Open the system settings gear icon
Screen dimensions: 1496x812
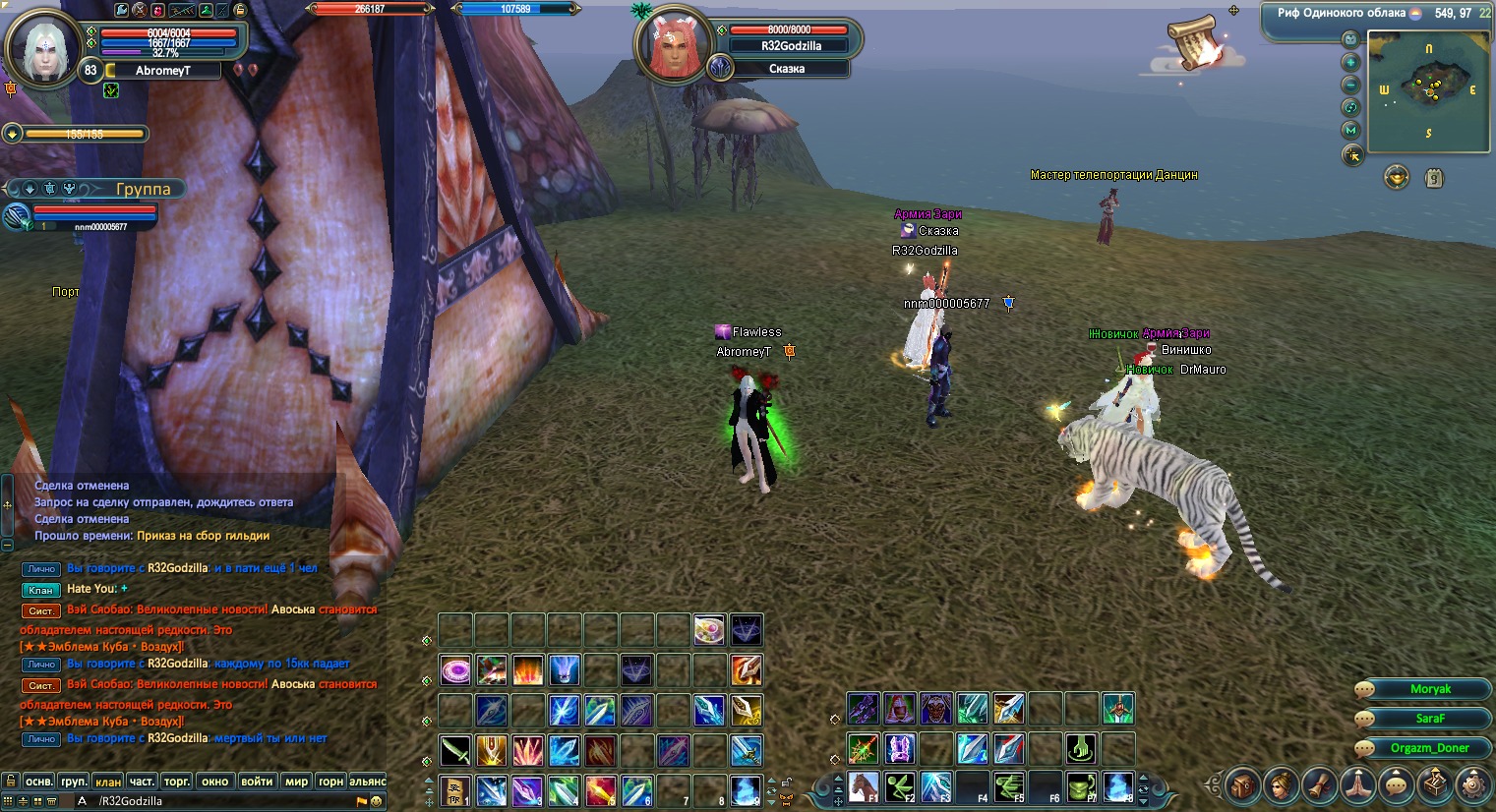click(1472, 785)
